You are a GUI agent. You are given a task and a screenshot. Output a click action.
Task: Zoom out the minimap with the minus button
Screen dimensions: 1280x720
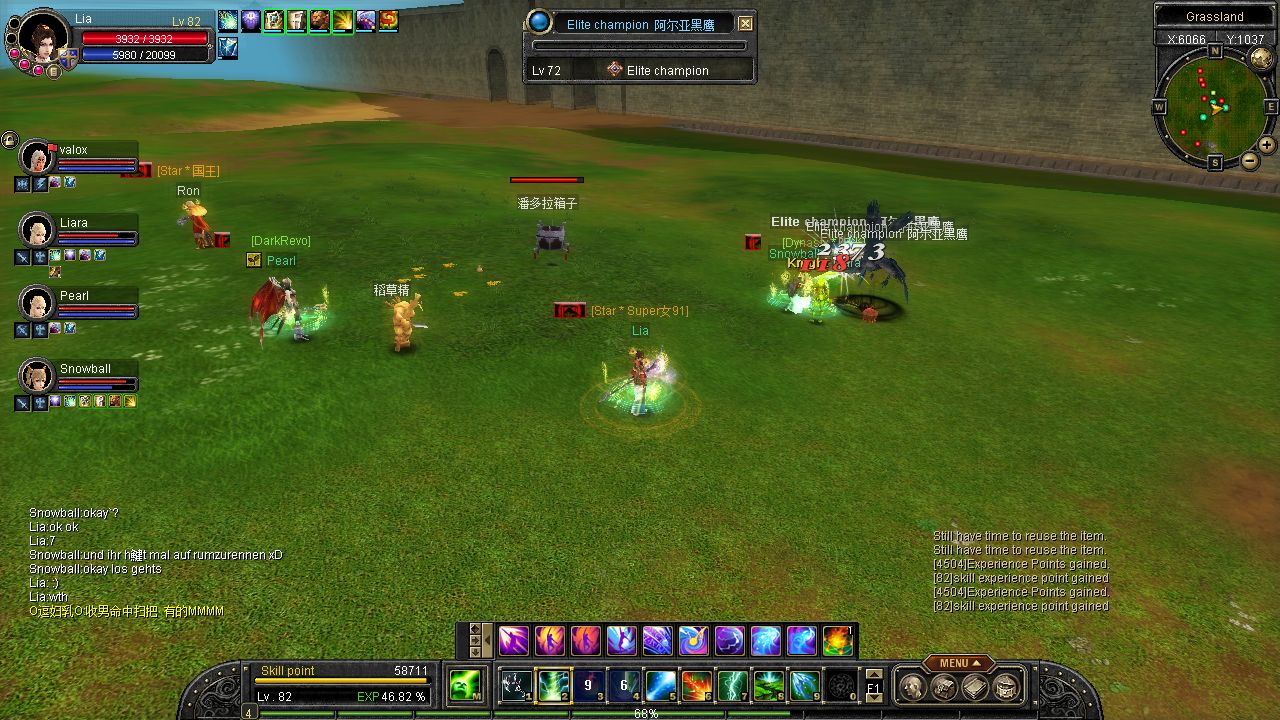(x=1250, y=160)
